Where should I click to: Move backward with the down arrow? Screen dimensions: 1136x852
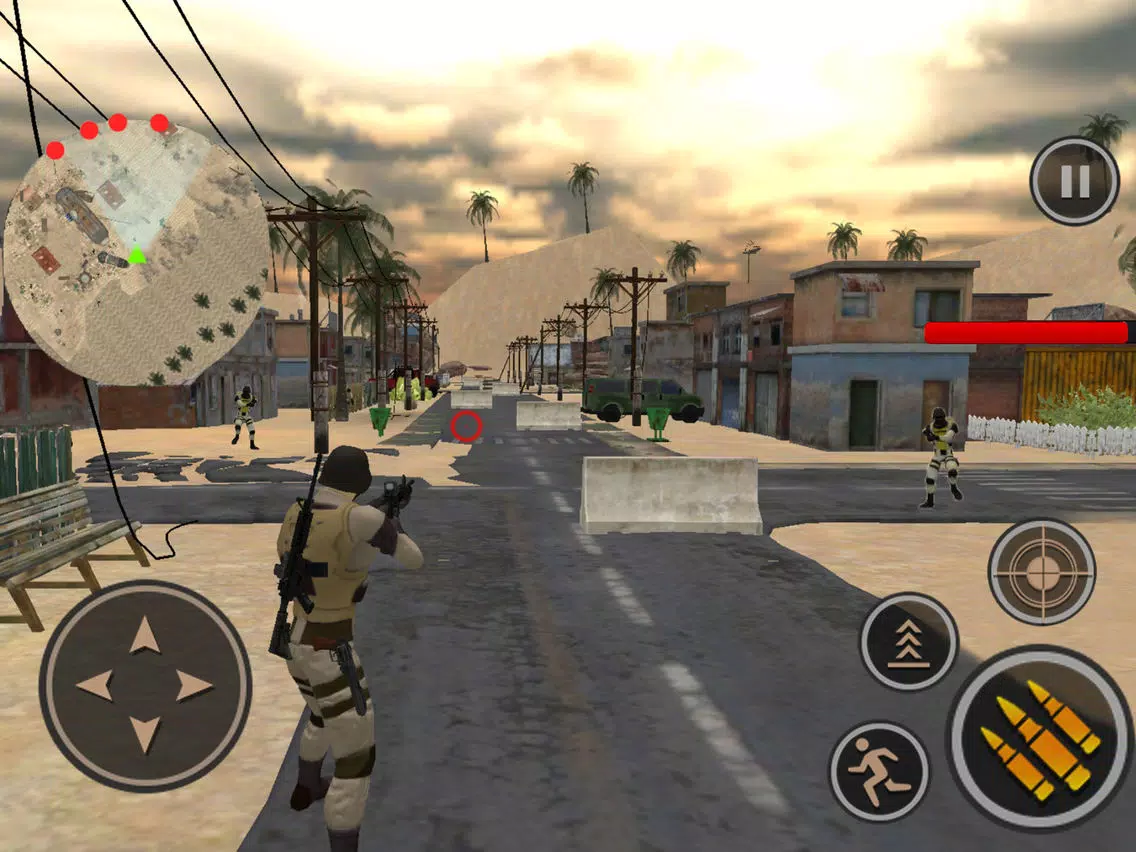click(x=145, y=734)
